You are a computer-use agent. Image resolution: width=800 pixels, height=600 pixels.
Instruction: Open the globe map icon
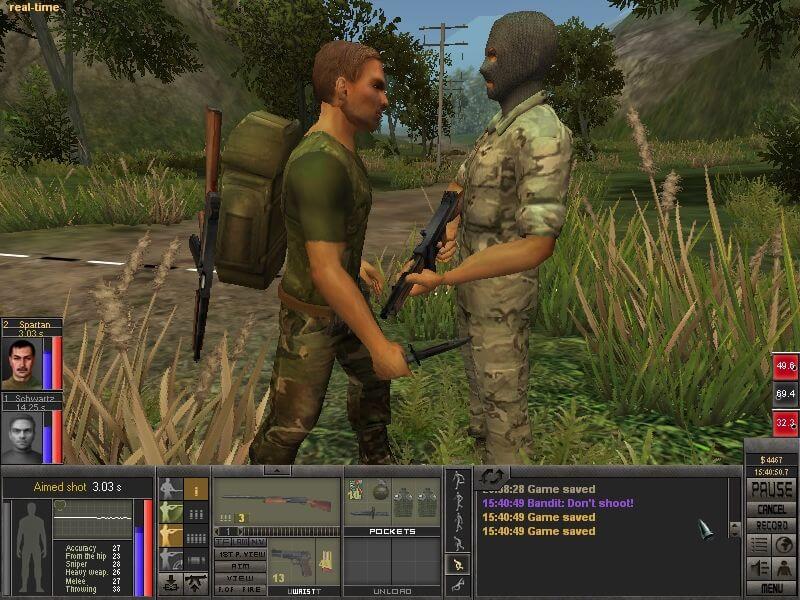[784, 545]
